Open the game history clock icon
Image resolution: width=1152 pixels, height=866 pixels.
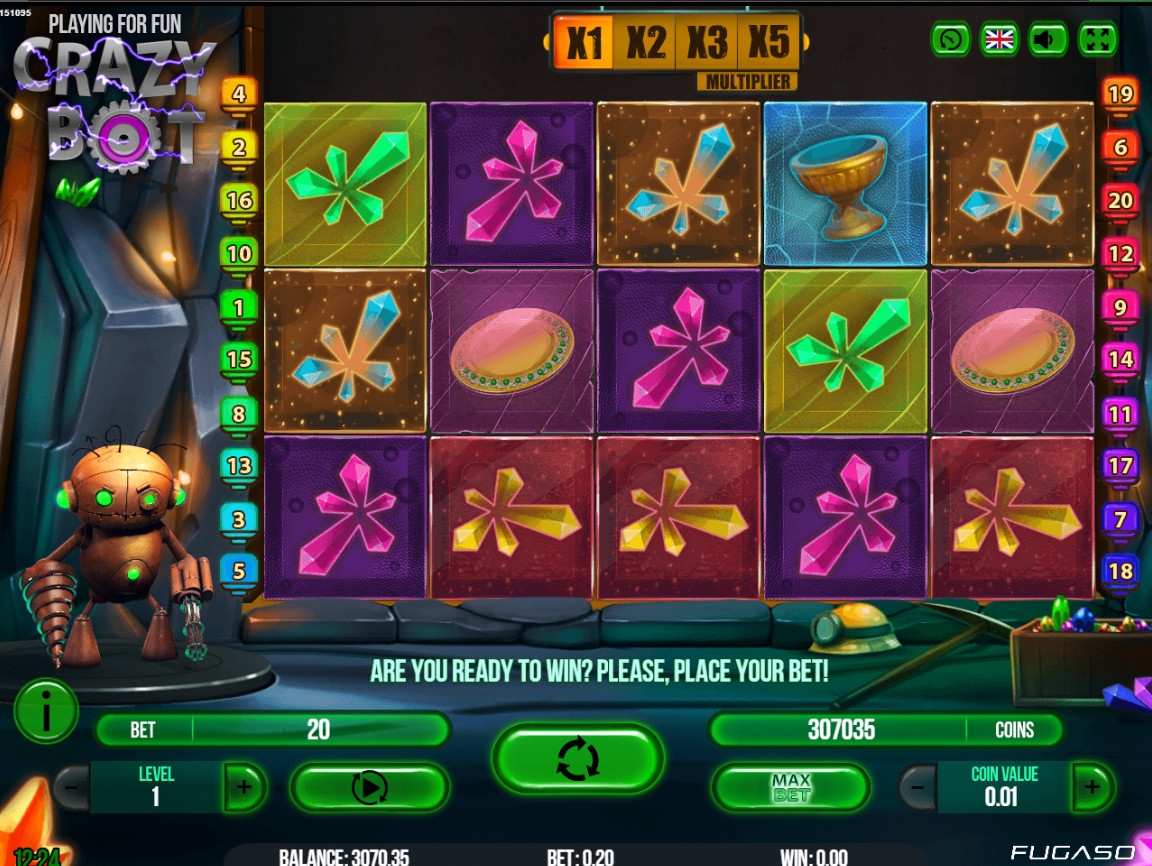click(950, 39)
